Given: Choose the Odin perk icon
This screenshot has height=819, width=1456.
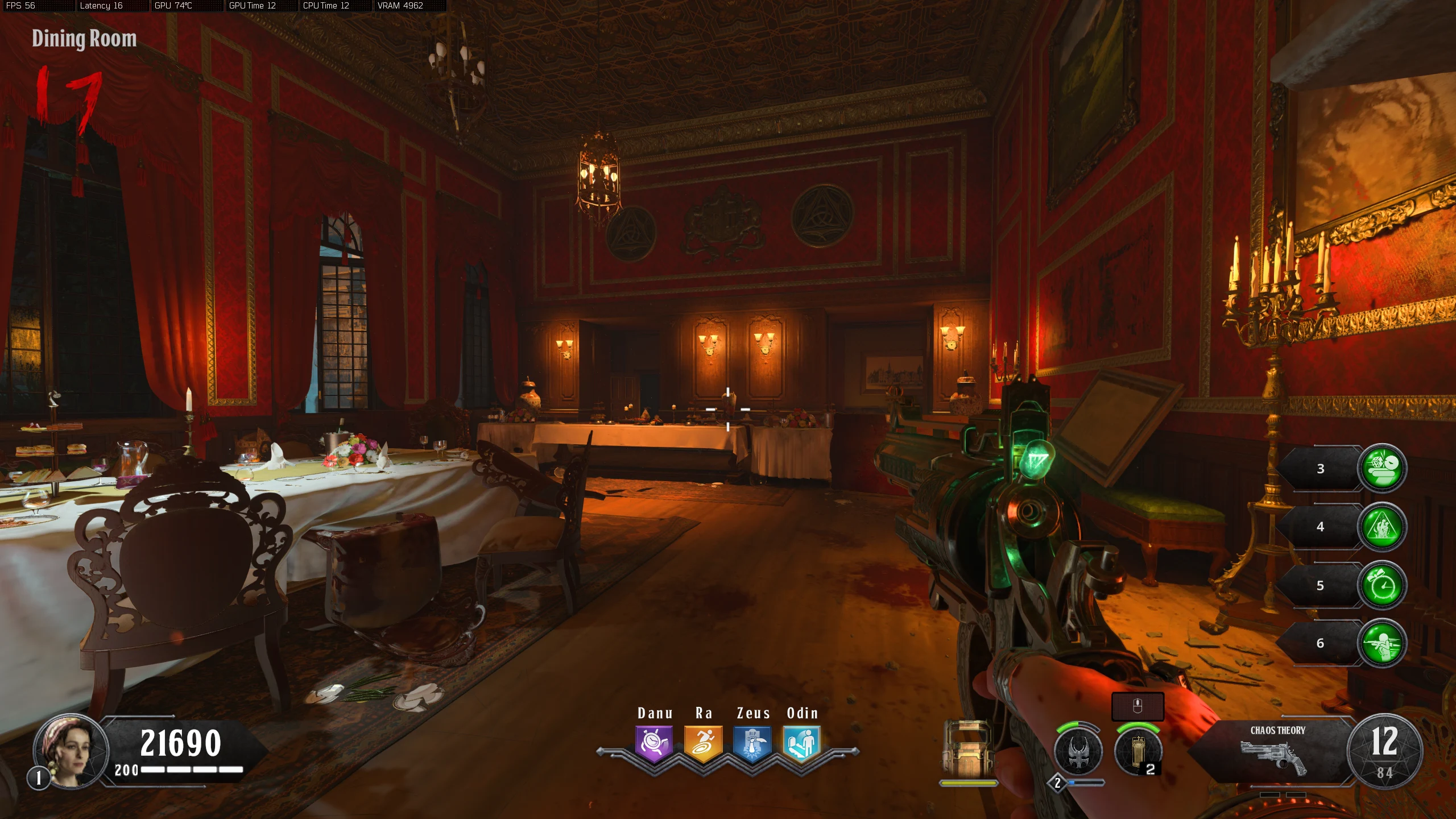Looking at the screenshot, I should click(801, 743).
